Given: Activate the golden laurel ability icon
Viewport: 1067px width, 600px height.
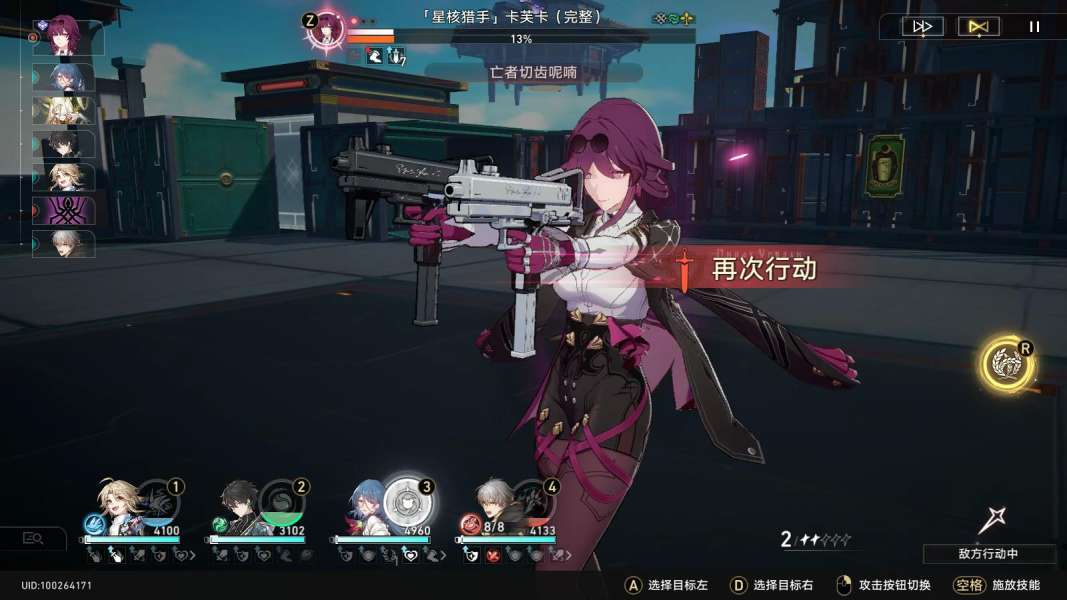Looking at the screenshot, I should tap(1006, 364).
